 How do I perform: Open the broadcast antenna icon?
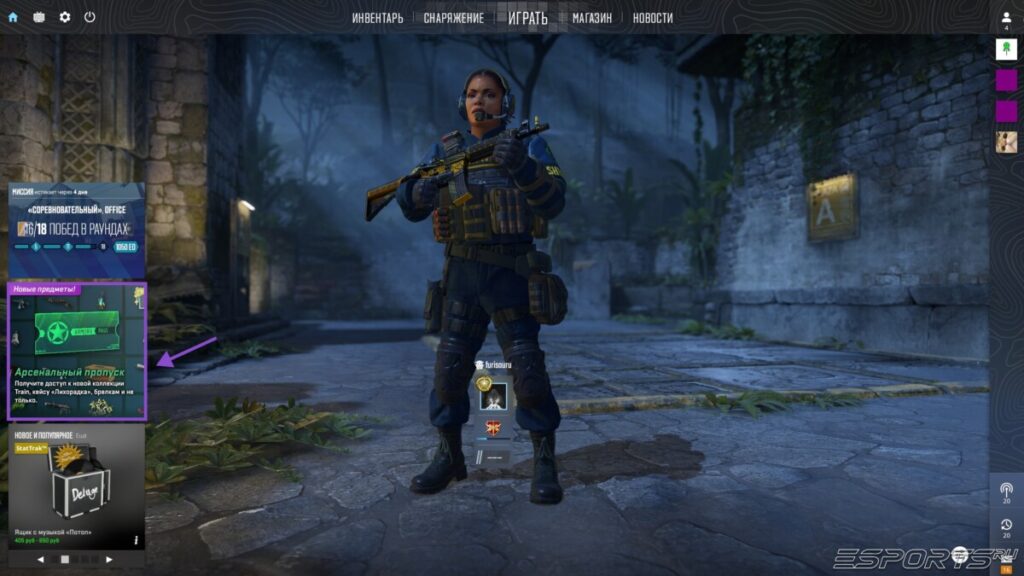[x=1006, y=490]
